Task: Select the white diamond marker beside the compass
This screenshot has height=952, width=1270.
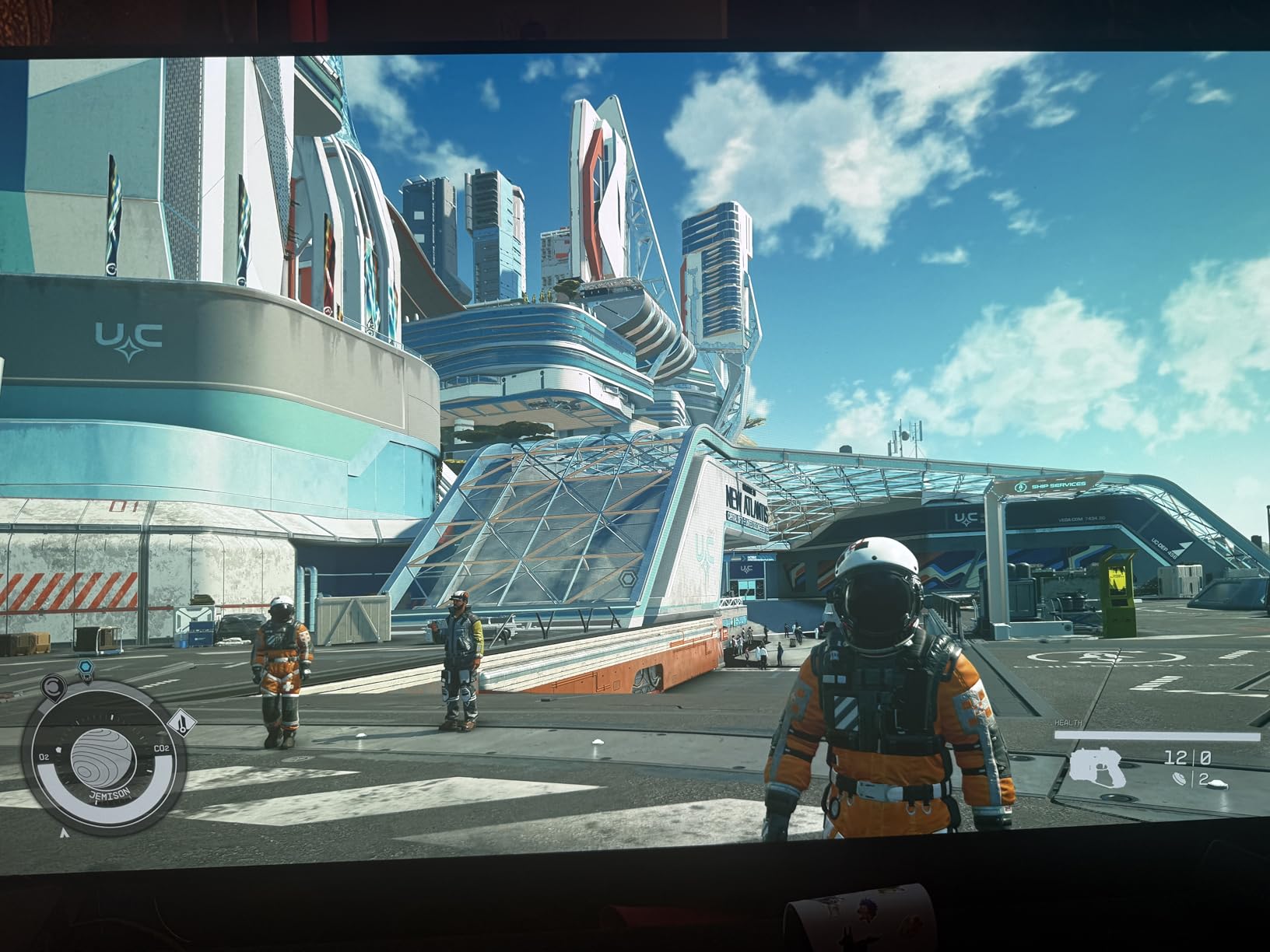Action: coord(181,724)
